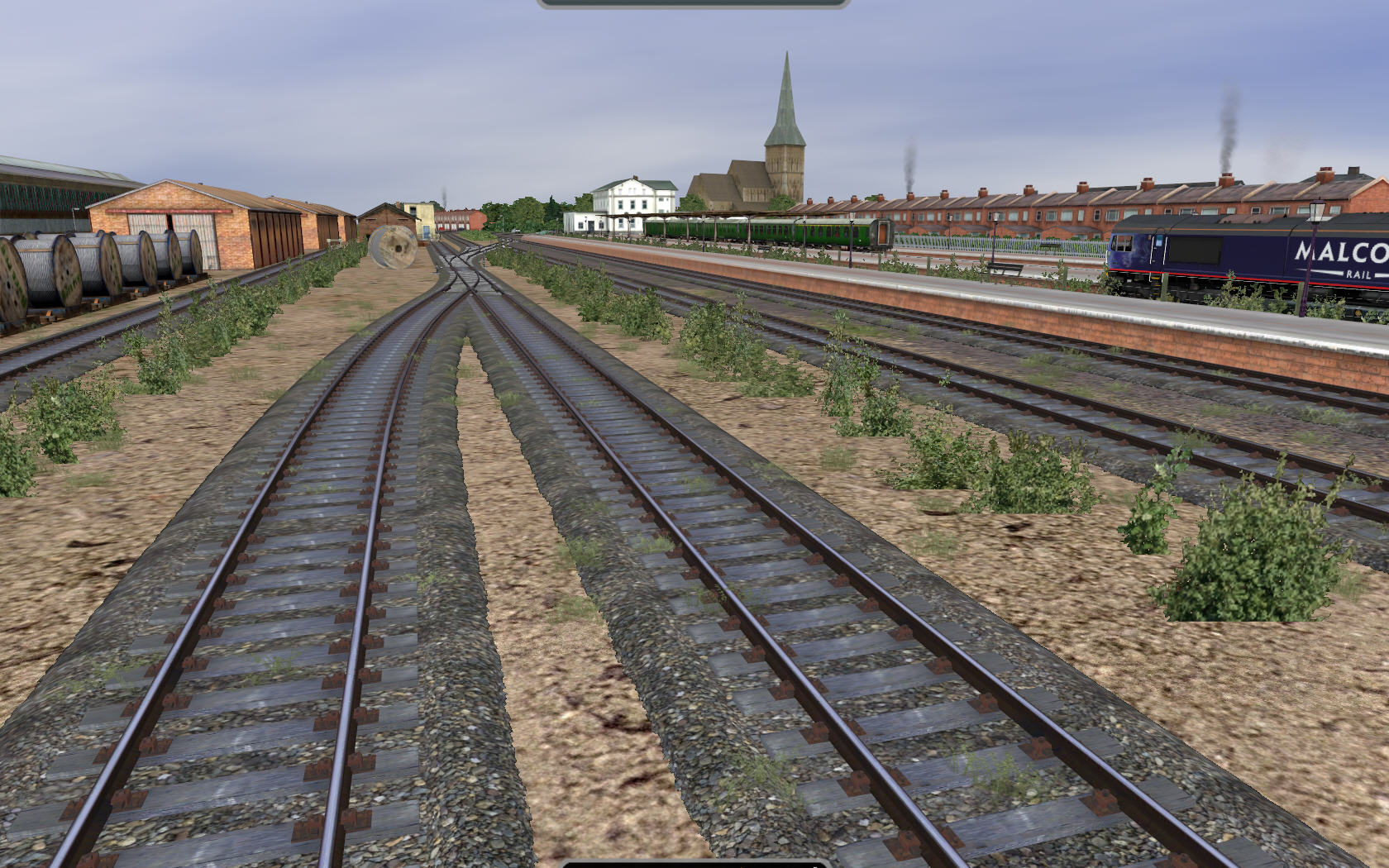
Task: Open the hidden panel at the bottom edge
Action: pos(693,864)
